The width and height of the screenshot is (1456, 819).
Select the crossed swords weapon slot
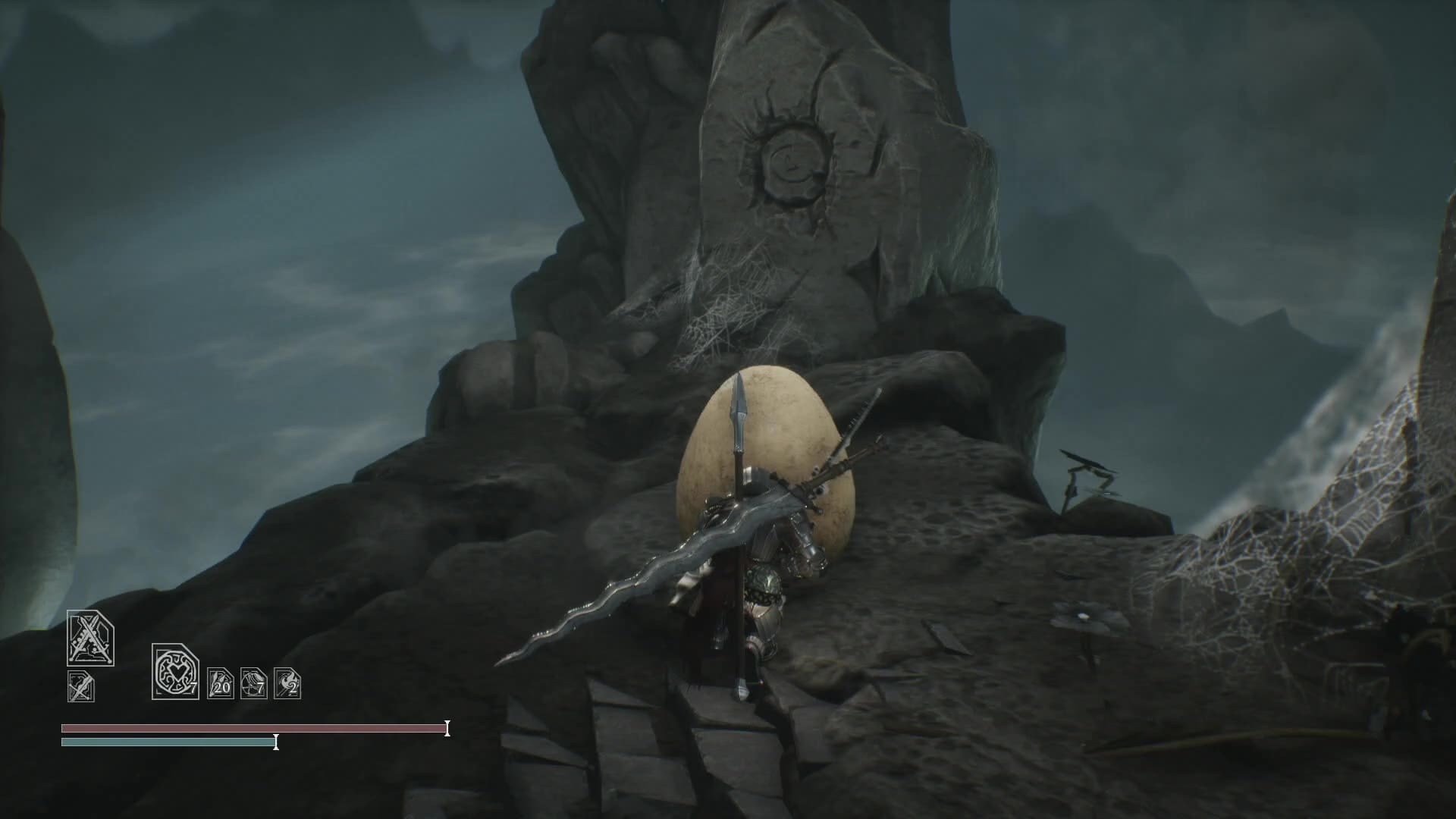click(90, 639)
